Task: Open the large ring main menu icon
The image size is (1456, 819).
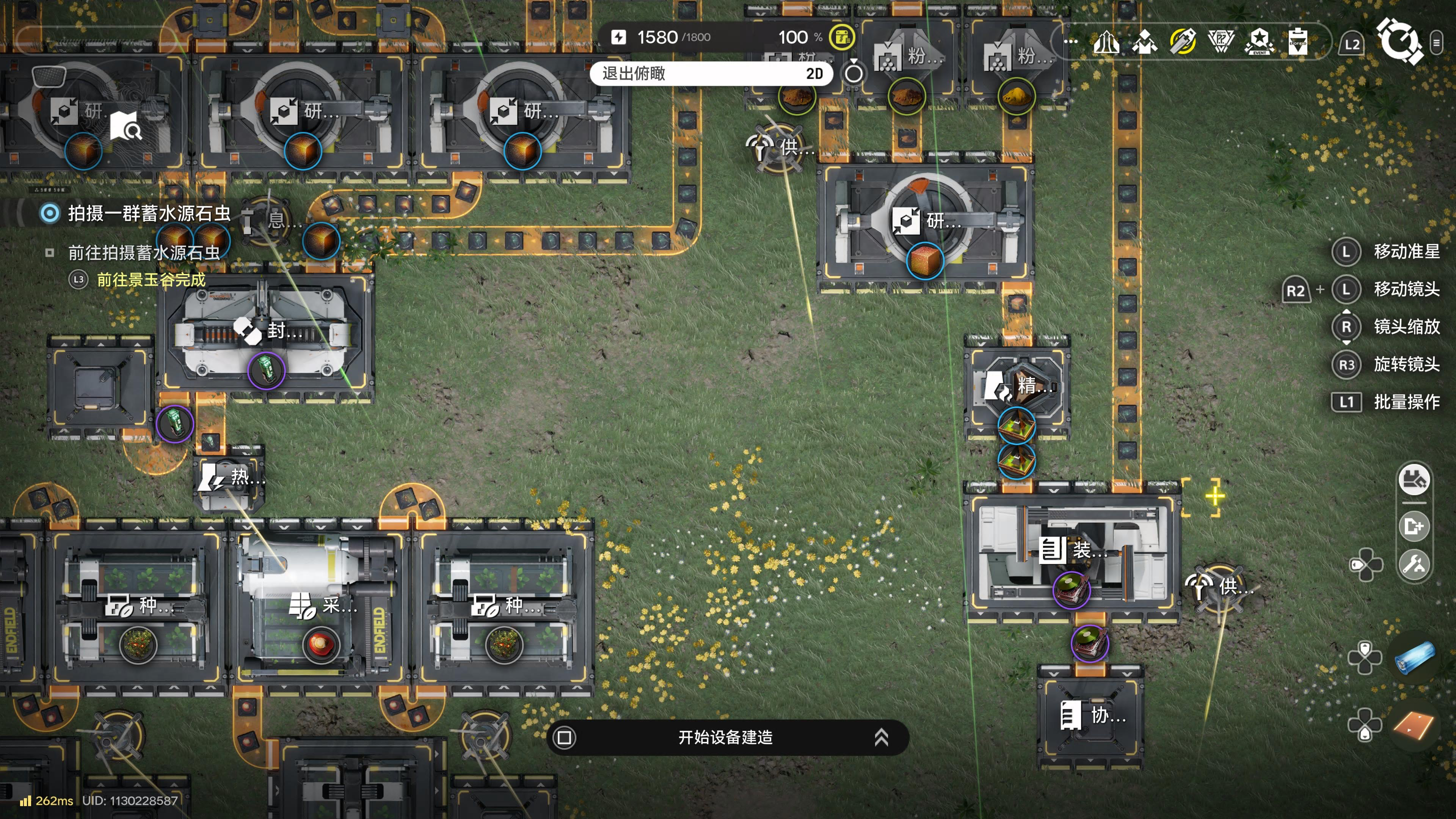Action: click(1399, 41)
